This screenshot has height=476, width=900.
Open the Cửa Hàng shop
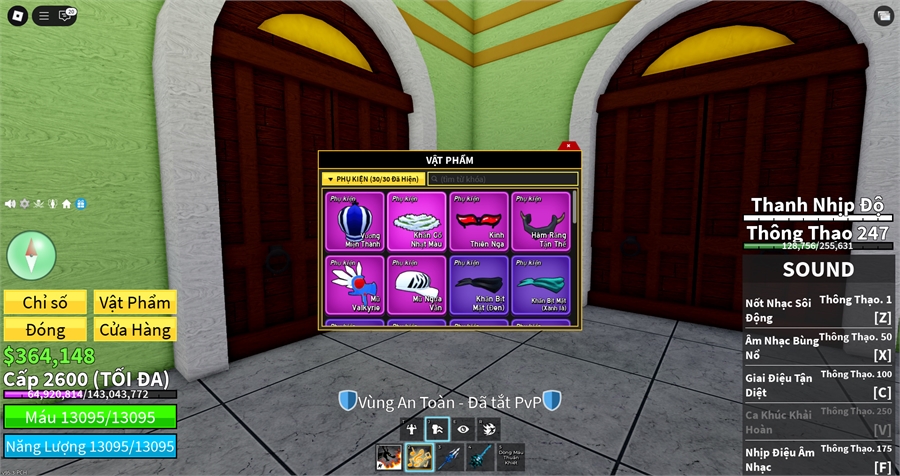coord(135,329)
